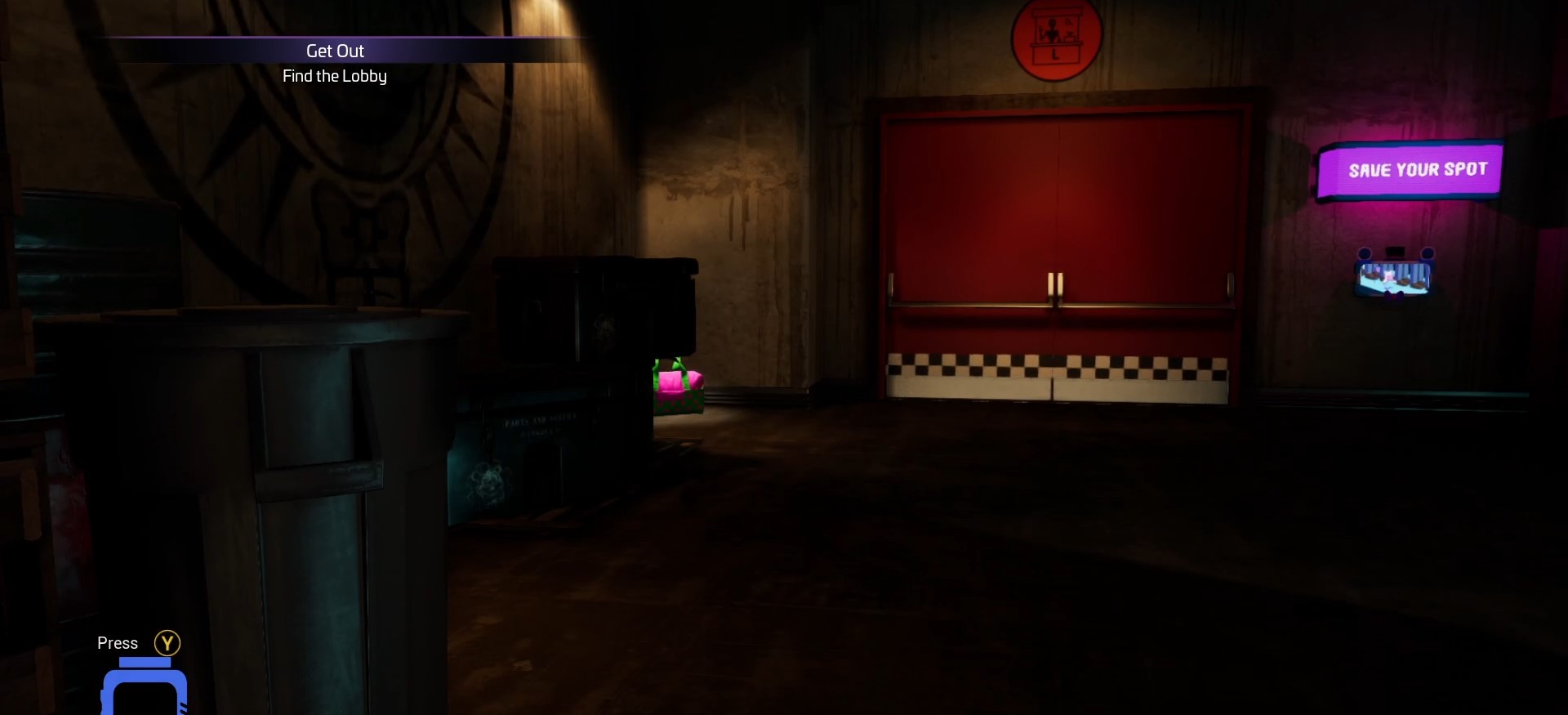Open the Find the Lobby objective entry
This screenshot has height=715, width=1568.
click(x=334, y=76)
